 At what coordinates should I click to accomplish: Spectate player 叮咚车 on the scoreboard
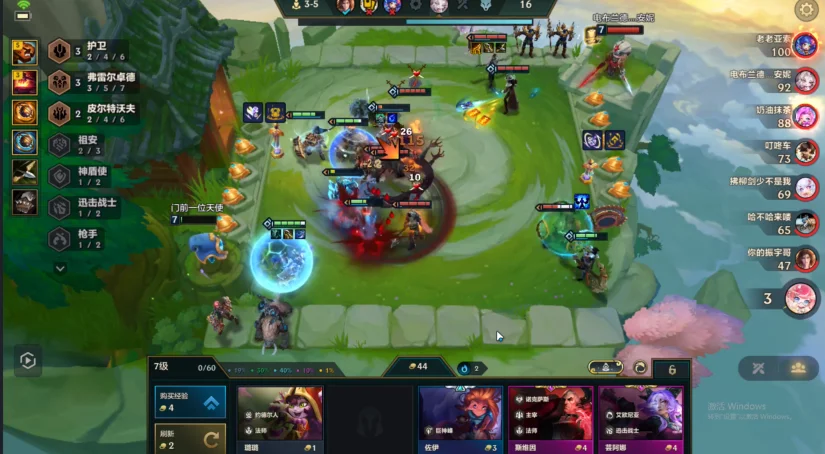805,152
